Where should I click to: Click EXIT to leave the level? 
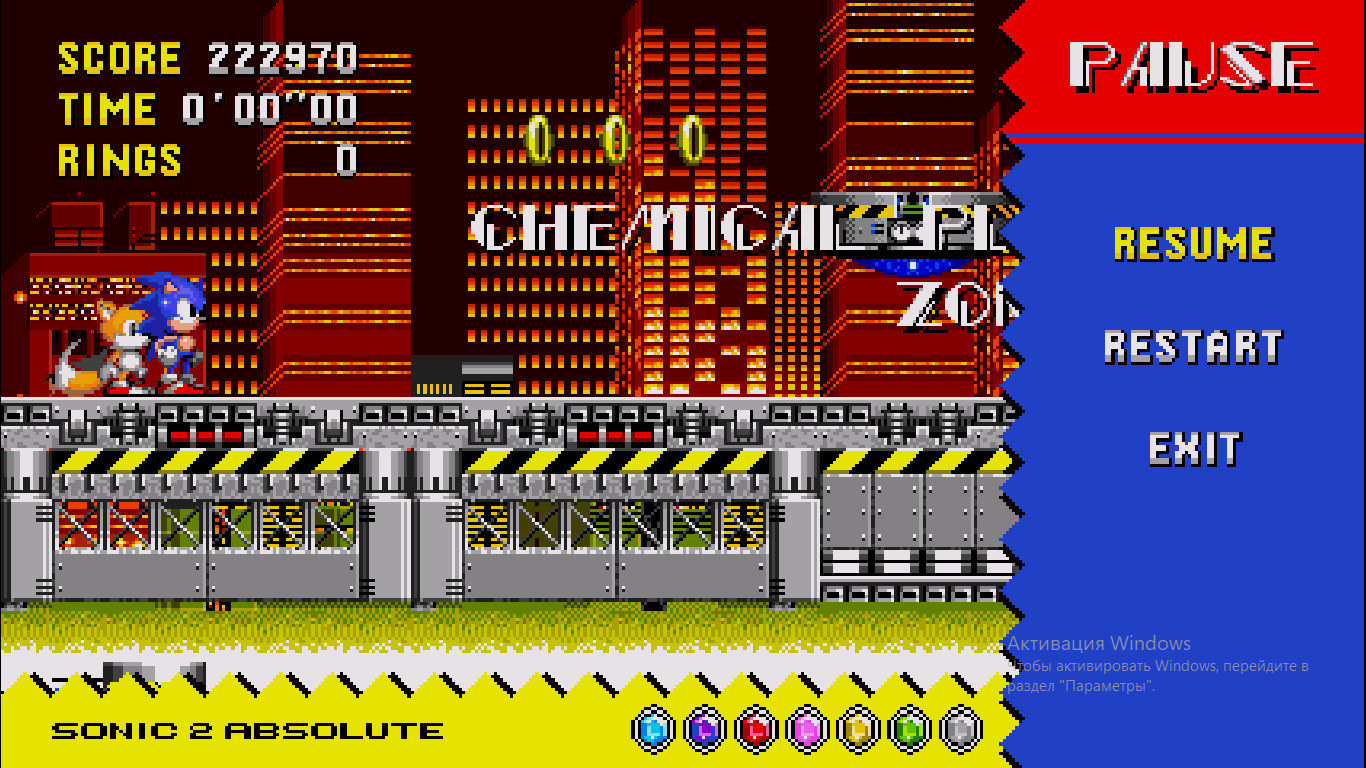point(1195,451)
